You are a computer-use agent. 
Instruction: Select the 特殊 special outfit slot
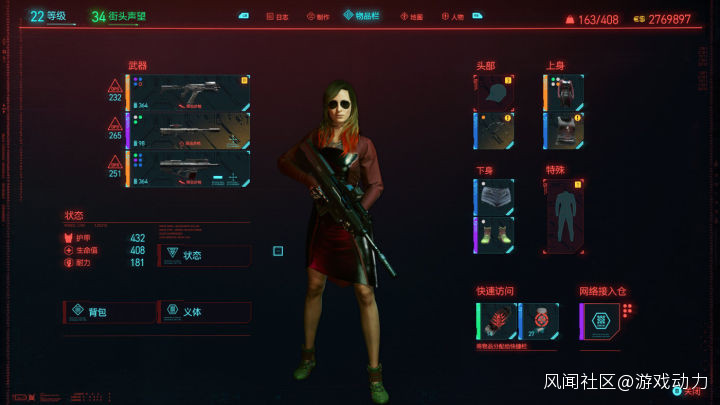click(565, 216)
